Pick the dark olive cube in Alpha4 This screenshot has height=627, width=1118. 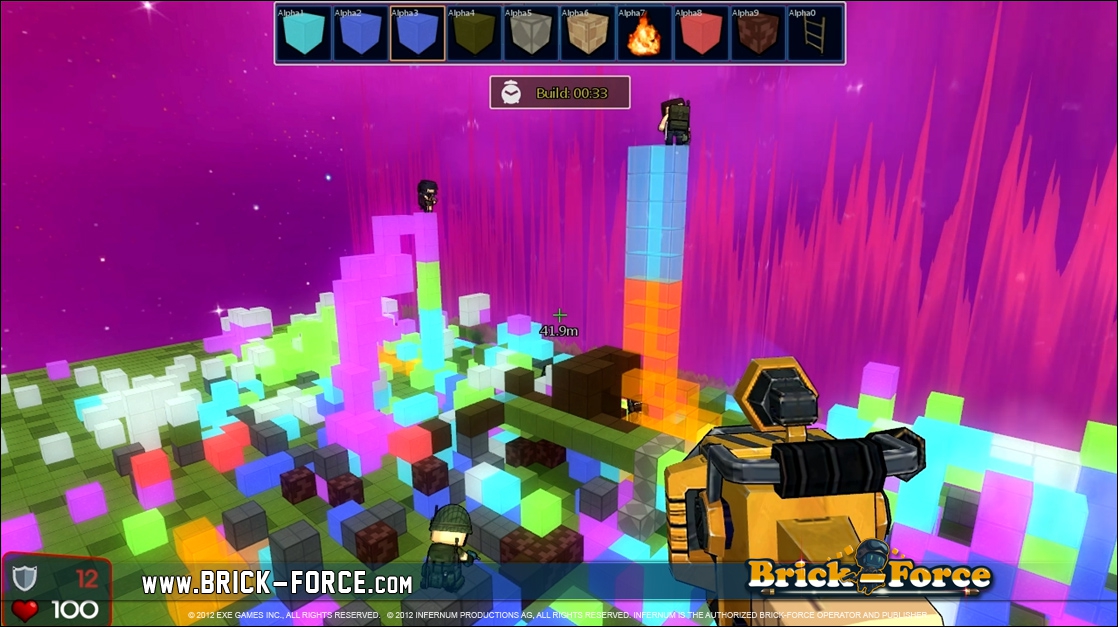474,34
